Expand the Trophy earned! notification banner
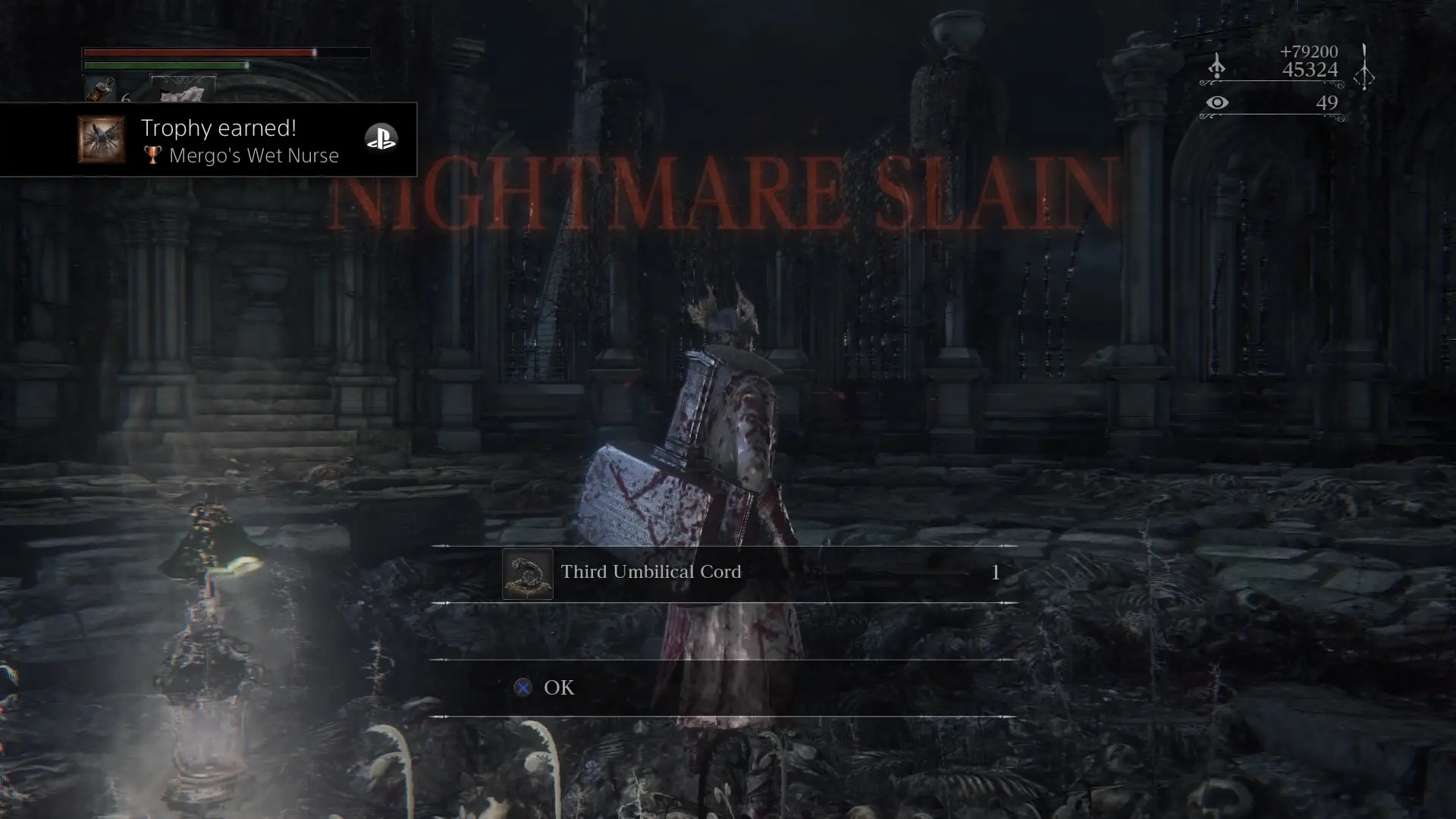This screenshot has width=1456, height=819. coord(212,140)
